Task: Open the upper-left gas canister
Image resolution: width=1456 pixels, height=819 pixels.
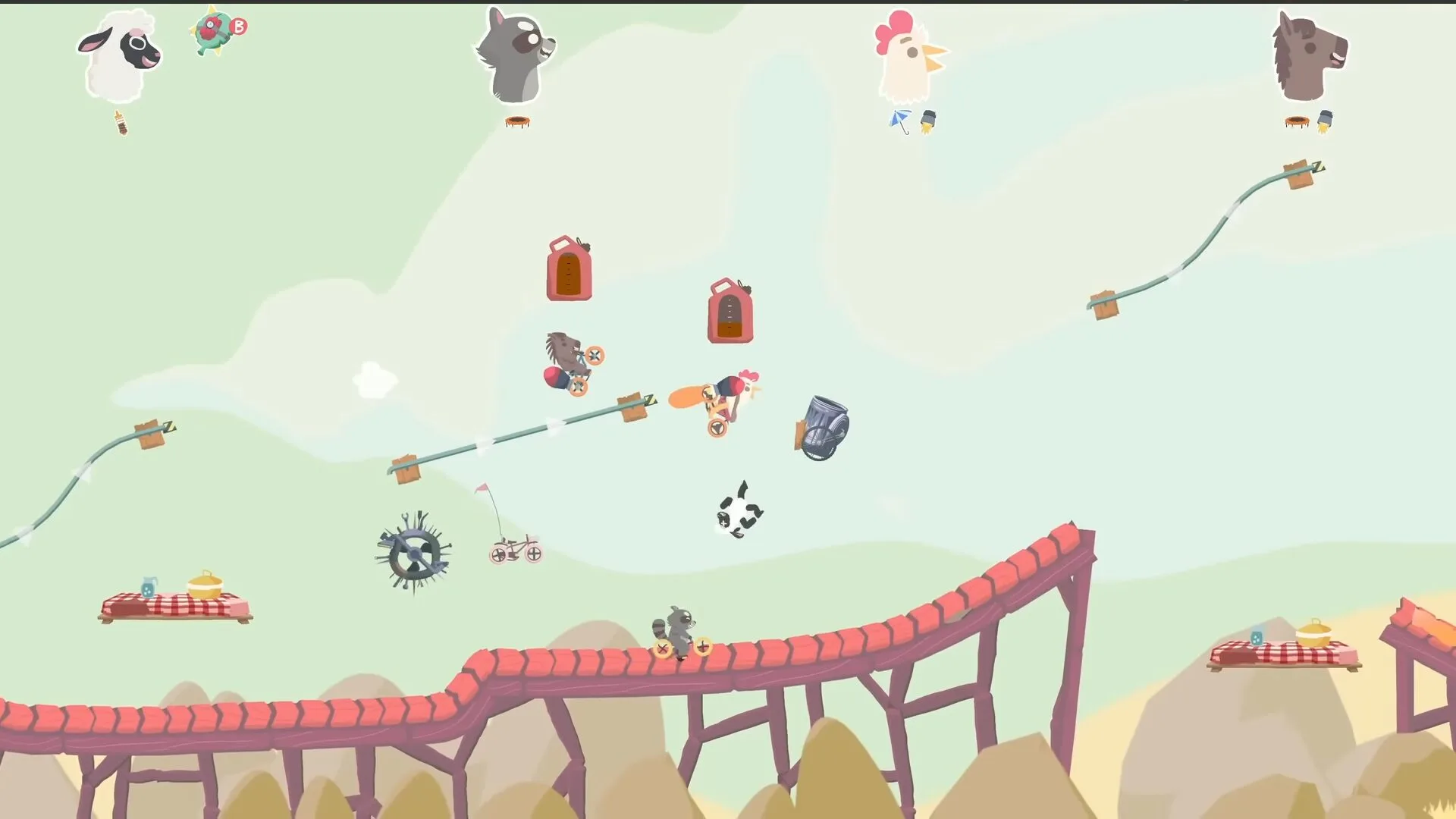Action: click(567, 269)
